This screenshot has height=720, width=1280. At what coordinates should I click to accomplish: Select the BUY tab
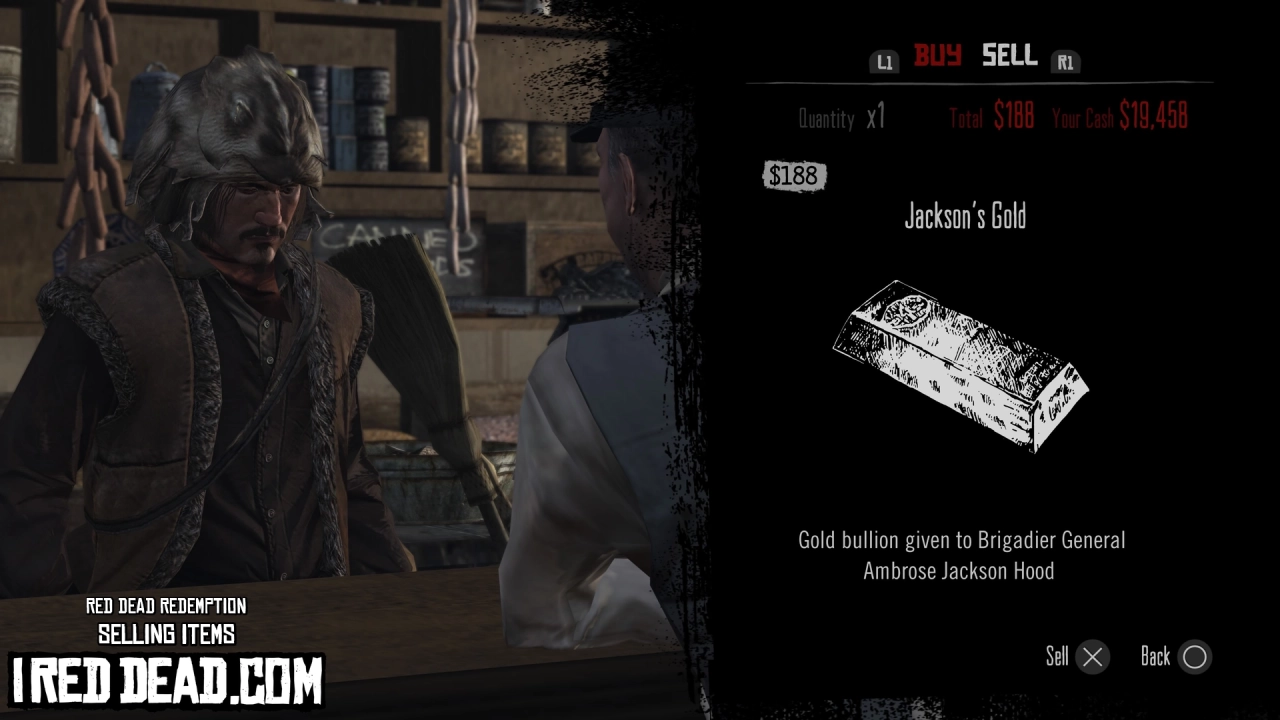point(938,57)
